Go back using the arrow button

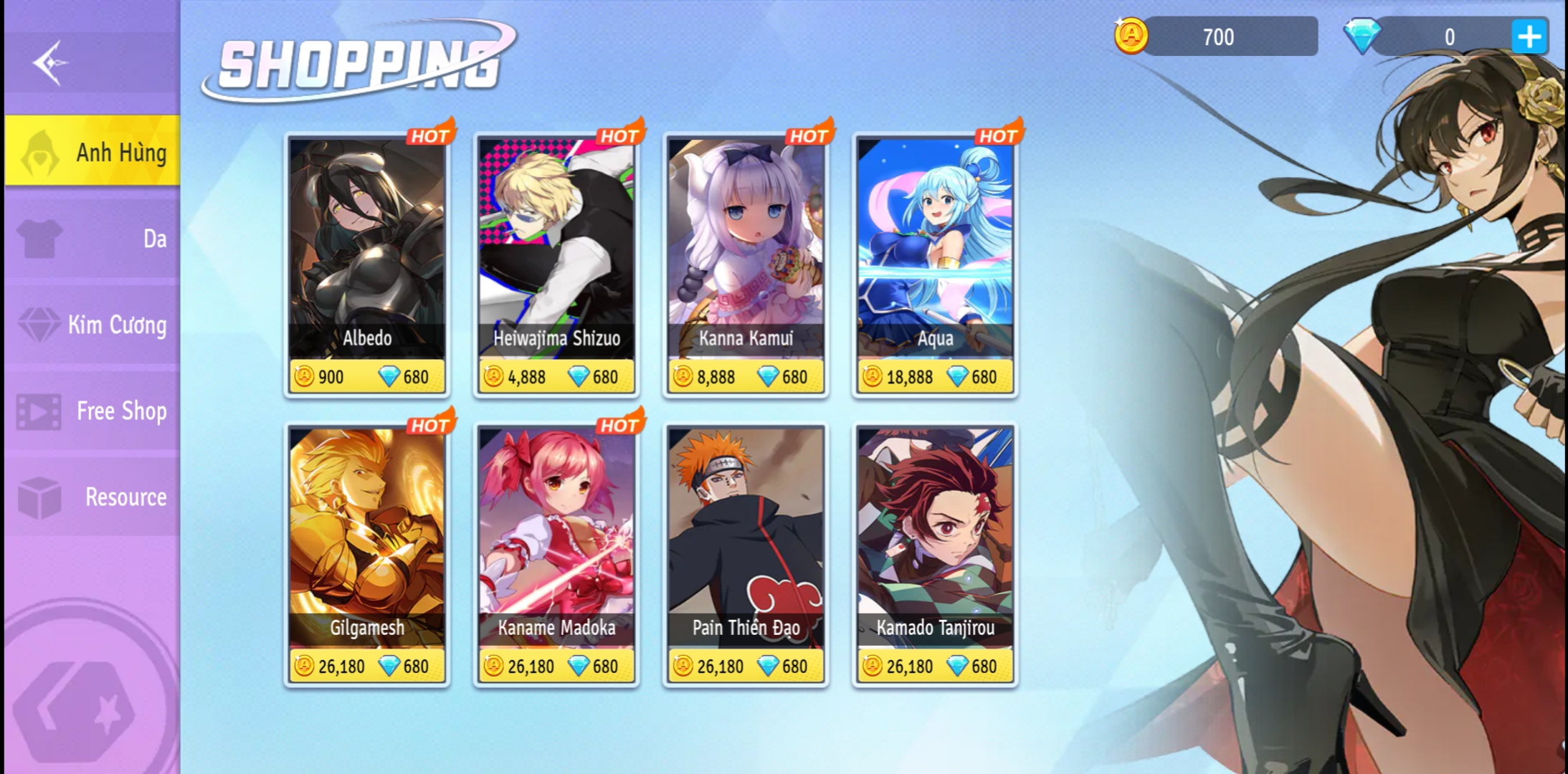coord(50,63)
